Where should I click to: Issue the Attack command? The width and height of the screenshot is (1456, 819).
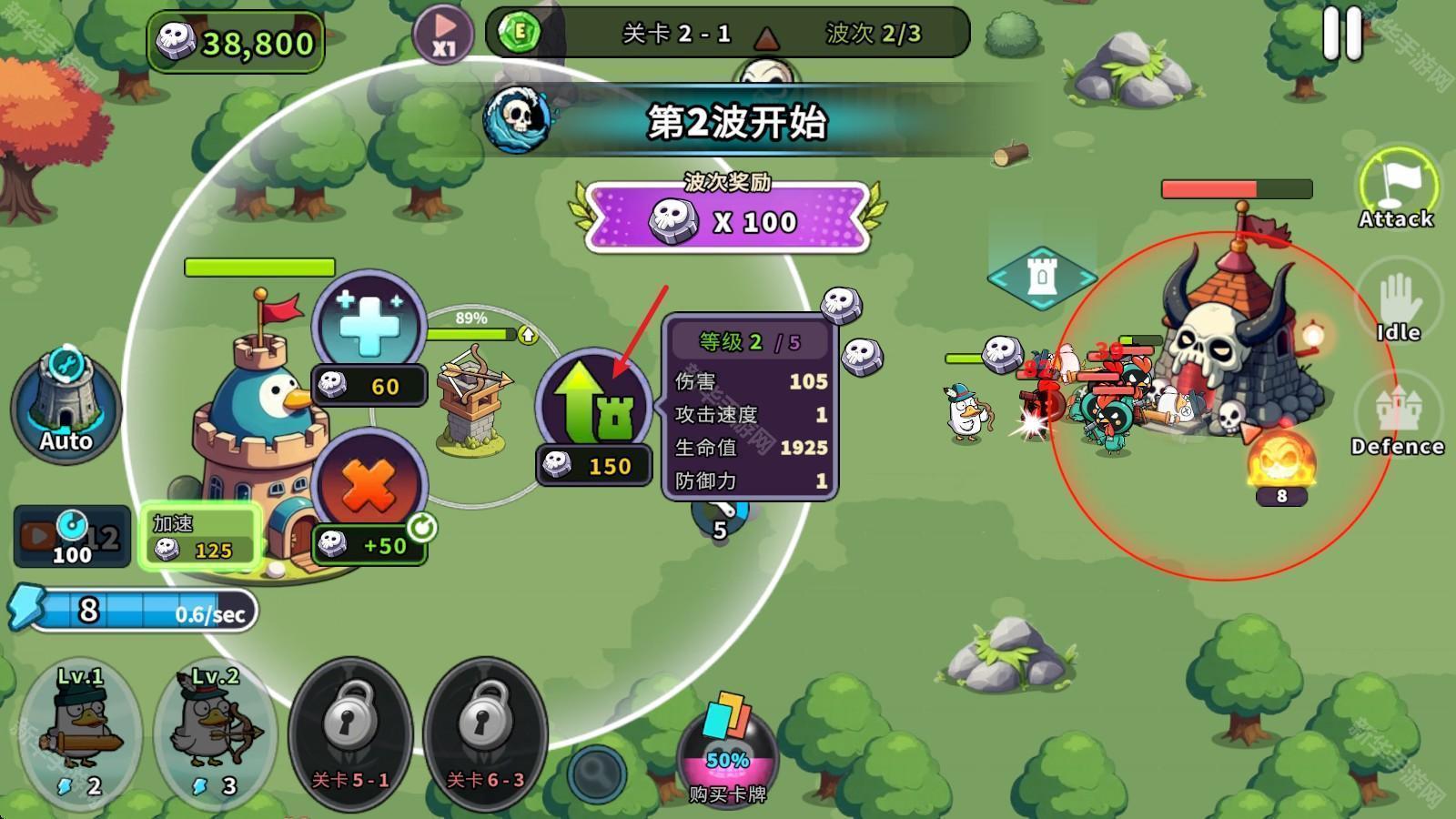click(x=1397, y=188)
